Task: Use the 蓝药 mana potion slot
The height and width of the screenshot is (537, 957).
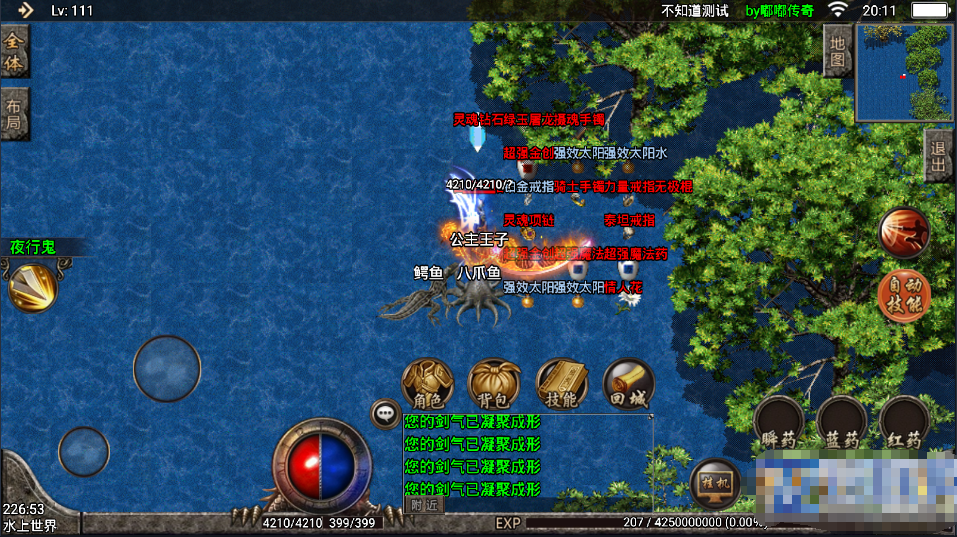Action: (842, 424)
